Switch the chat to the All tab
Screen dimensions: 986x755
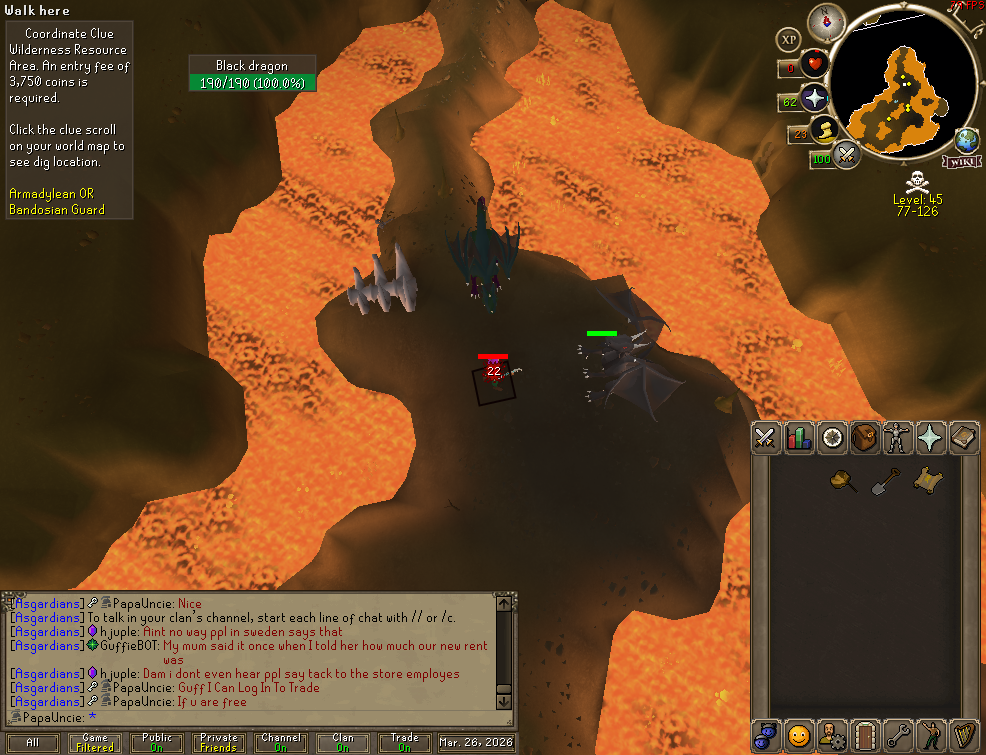click(33, 743)
